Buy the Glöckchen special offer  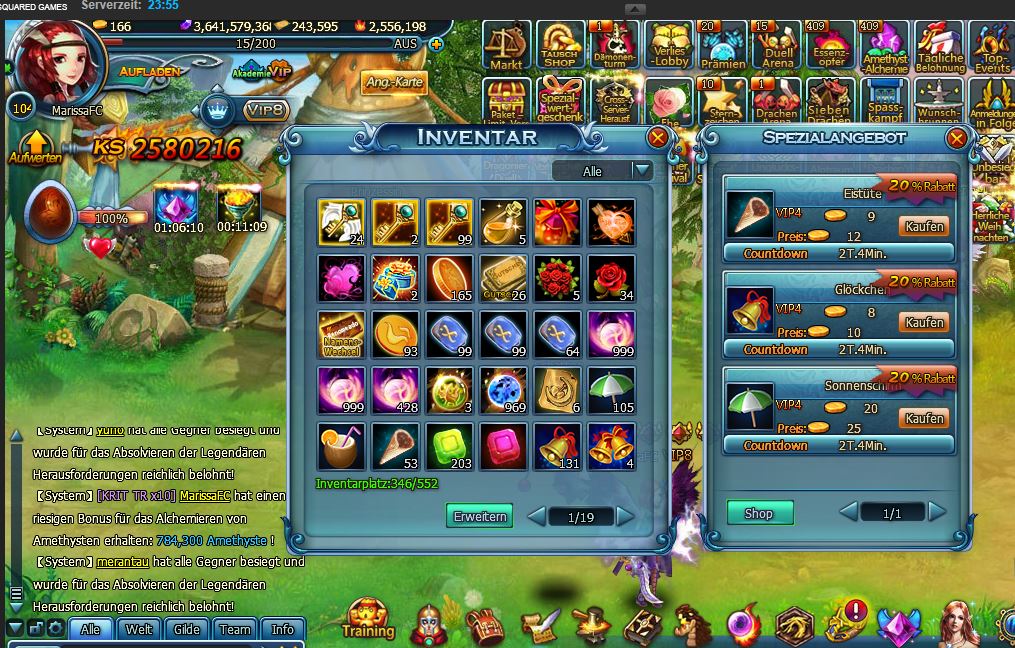click(923, 323)
